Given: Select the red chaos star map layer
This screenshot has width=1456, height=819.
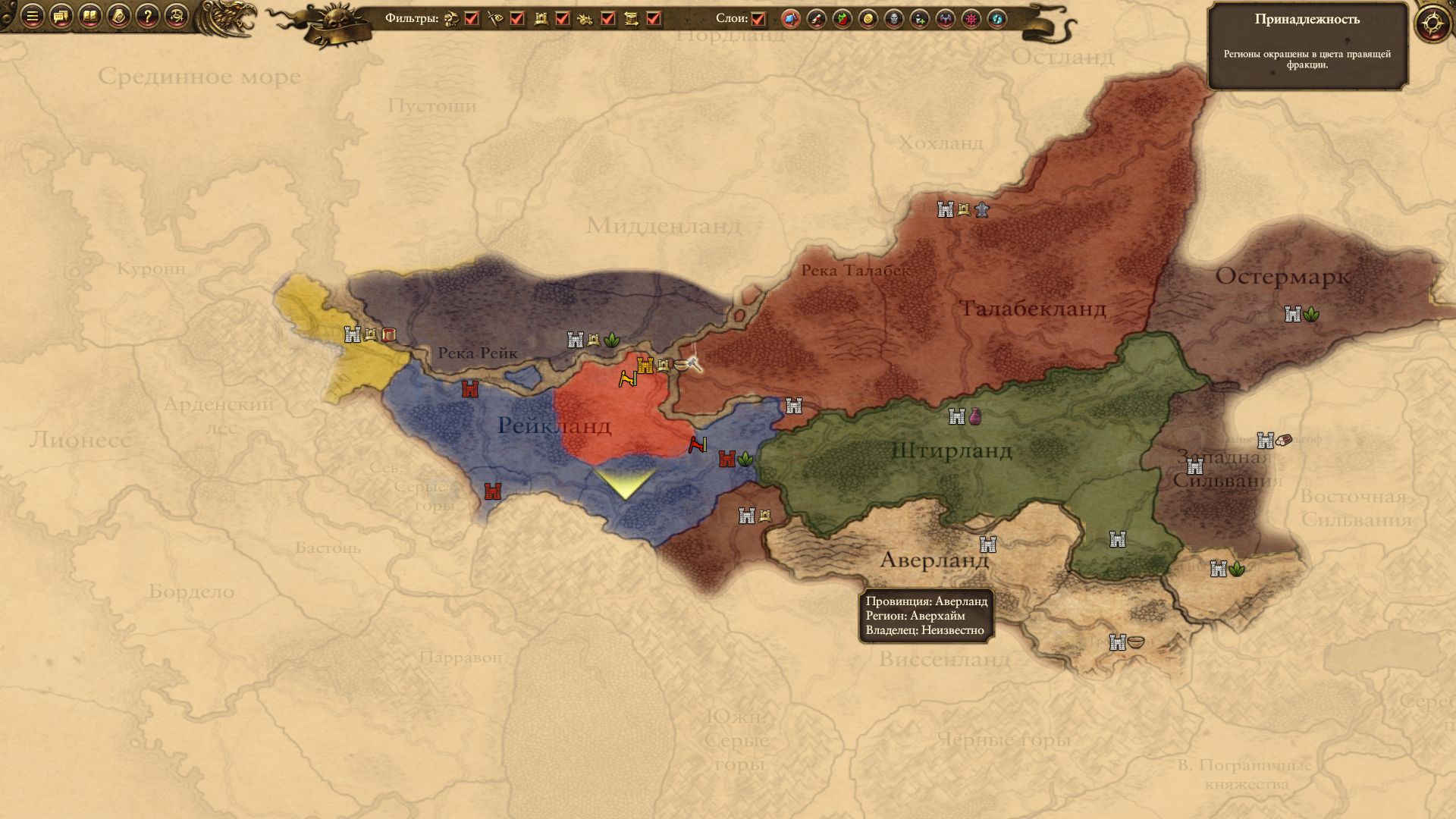Looking at the screenshot, I should click(x=971, y=19).
